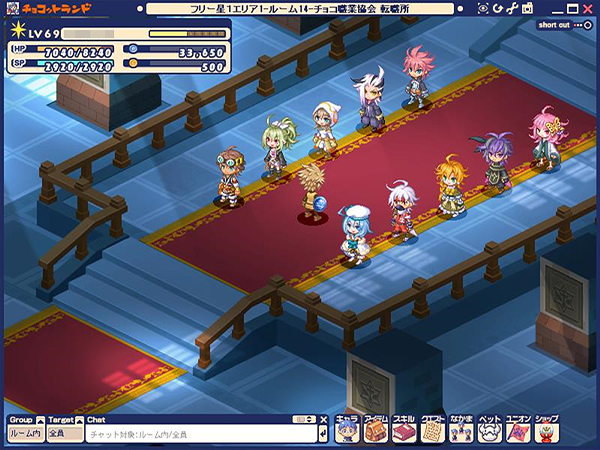Open the ペット pet menu
The image size is (600, 450).
pyautogui.click(x=490, y=429)
